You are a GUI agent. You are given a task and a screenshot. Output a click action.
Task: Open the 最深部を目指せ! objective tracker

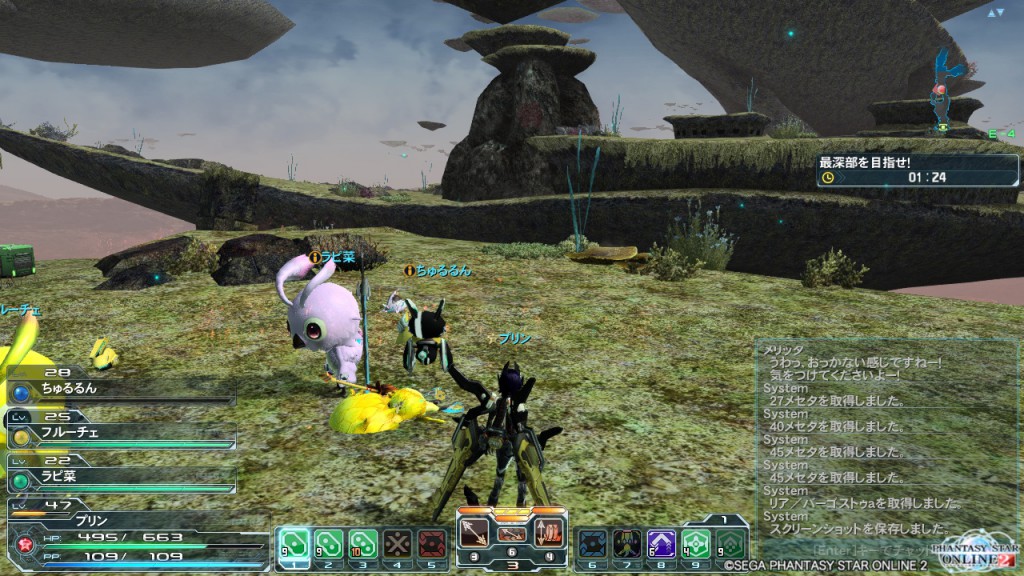pyautogui.click(x=917, y=170)
